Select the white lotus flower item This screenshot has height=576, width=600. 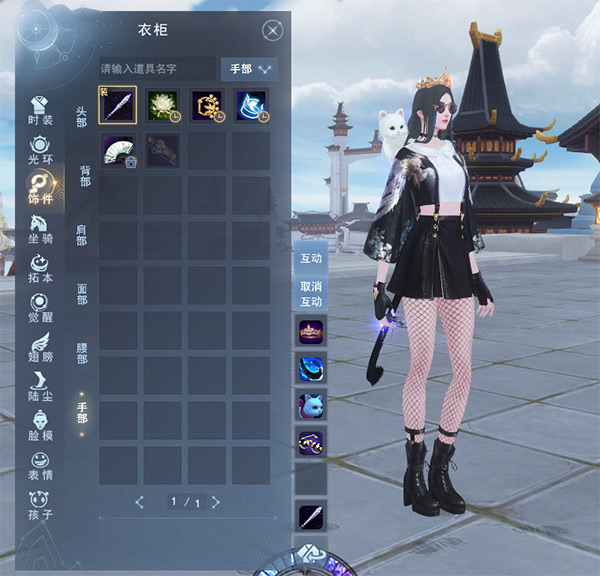tap(161, 105)
